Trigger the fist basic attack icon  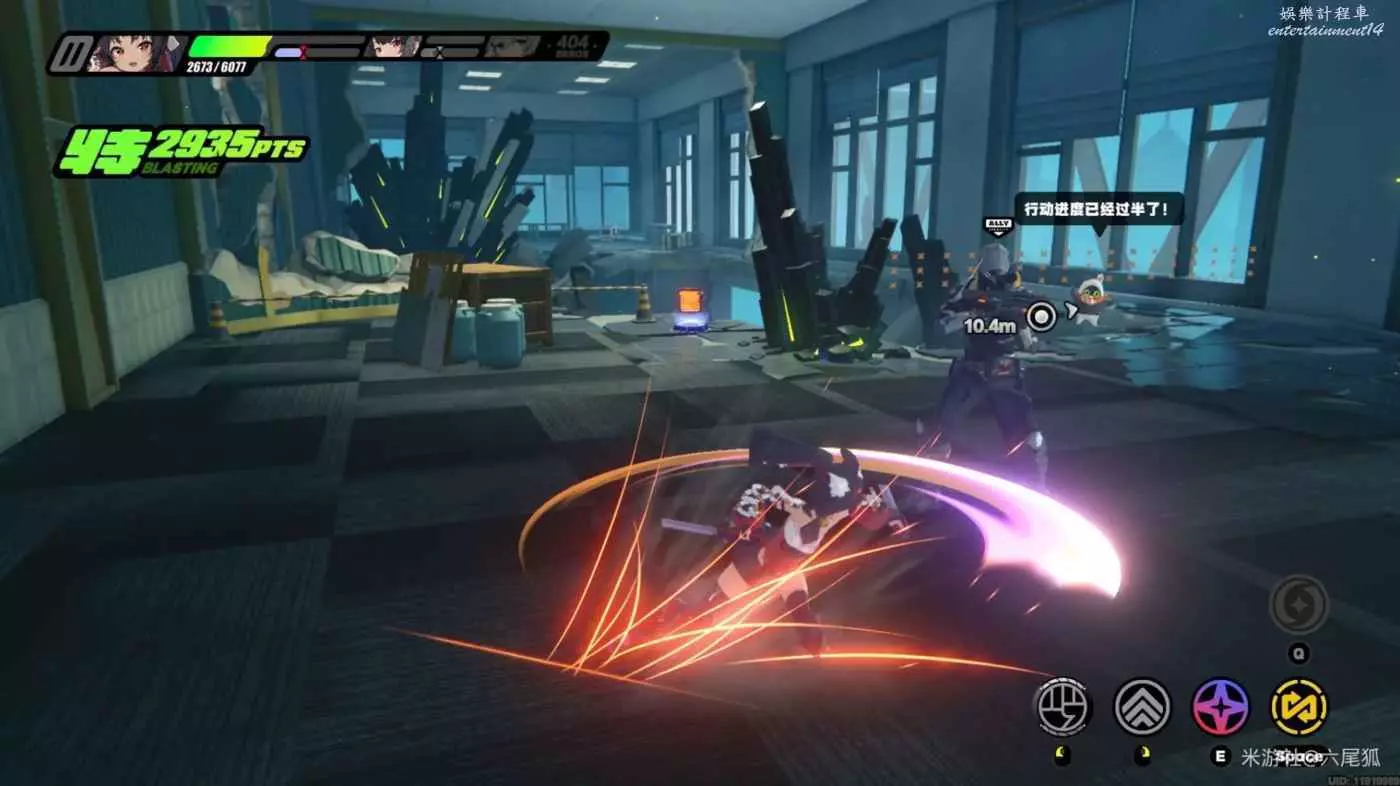(x=1062, y=707)
